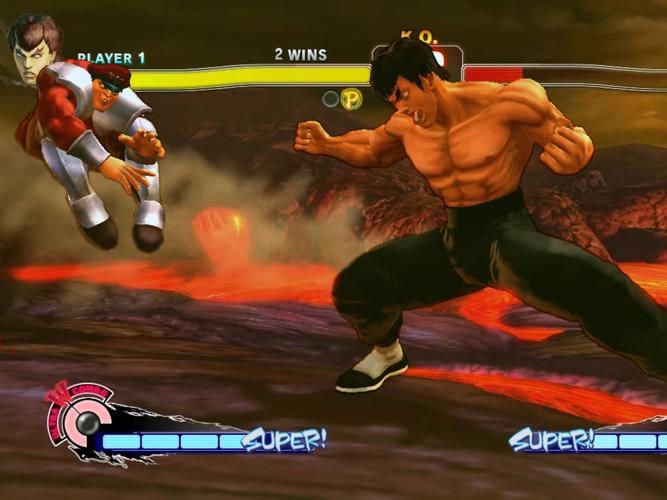Viewport: 667px width, 500px height.
Task: Click the pink revenge gauge dial
Action: coord(75,416)
